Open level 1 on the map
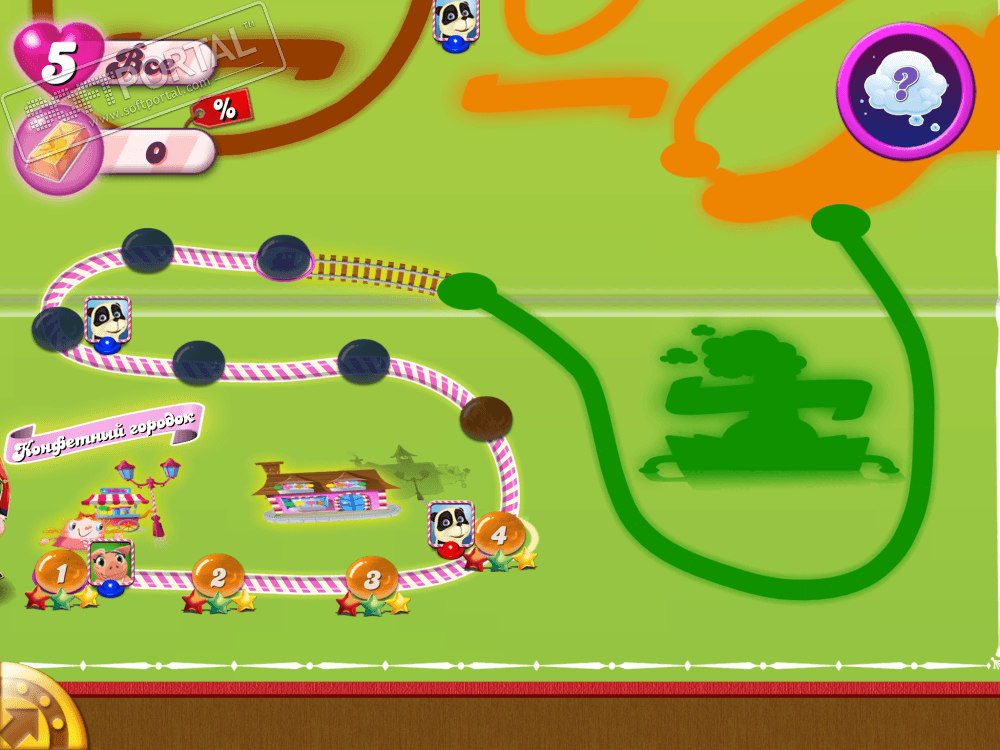Viewport: 1000px width, 750px height. pos(60,572)
